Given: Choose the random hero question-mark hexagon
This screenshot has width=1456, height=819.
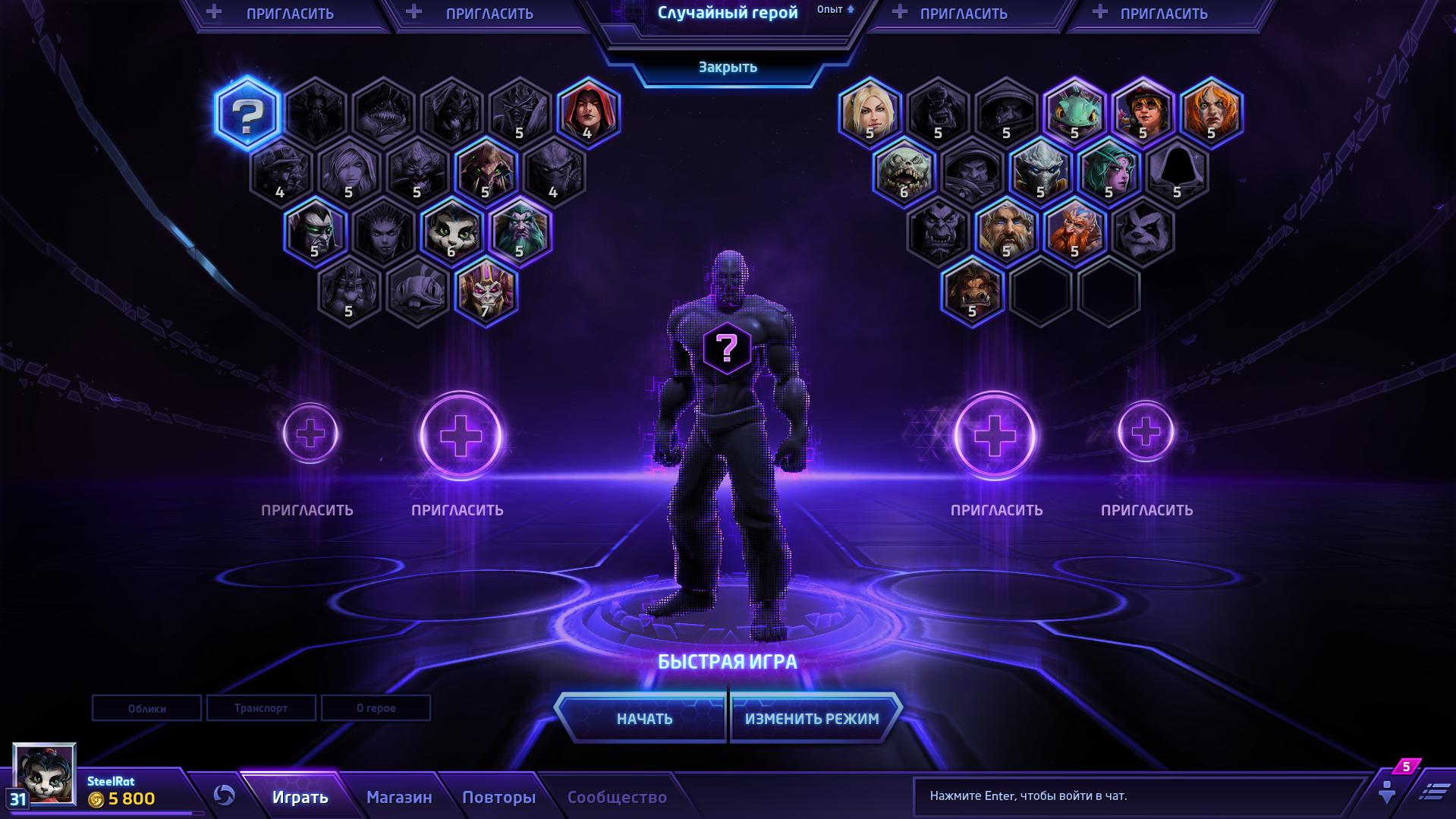Looking at the screenshot, I should [x=247, y=114].
